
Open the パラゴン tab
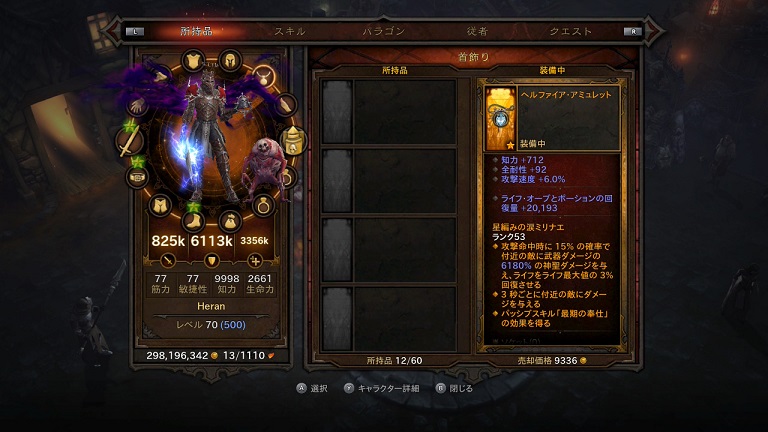[x=383, y=31]
